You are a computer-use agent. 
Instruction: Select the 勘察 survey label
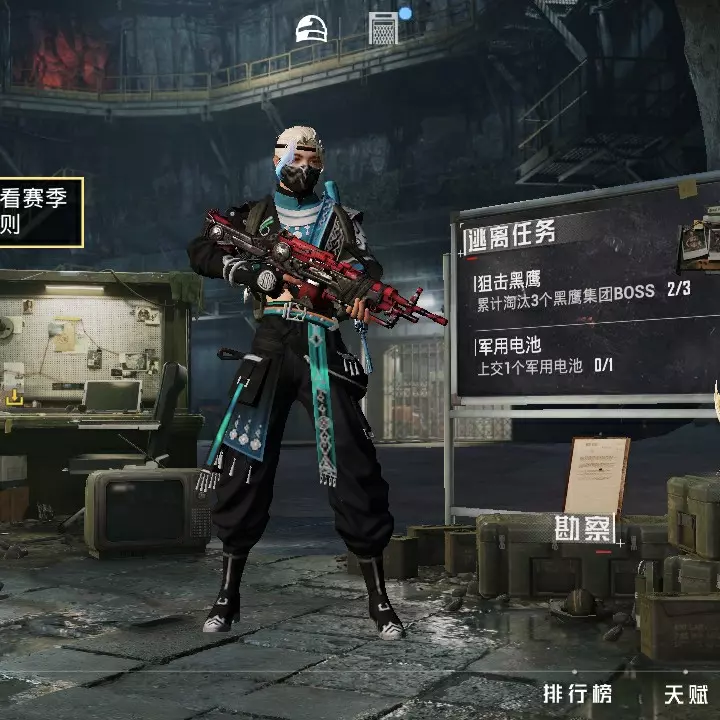583,528
